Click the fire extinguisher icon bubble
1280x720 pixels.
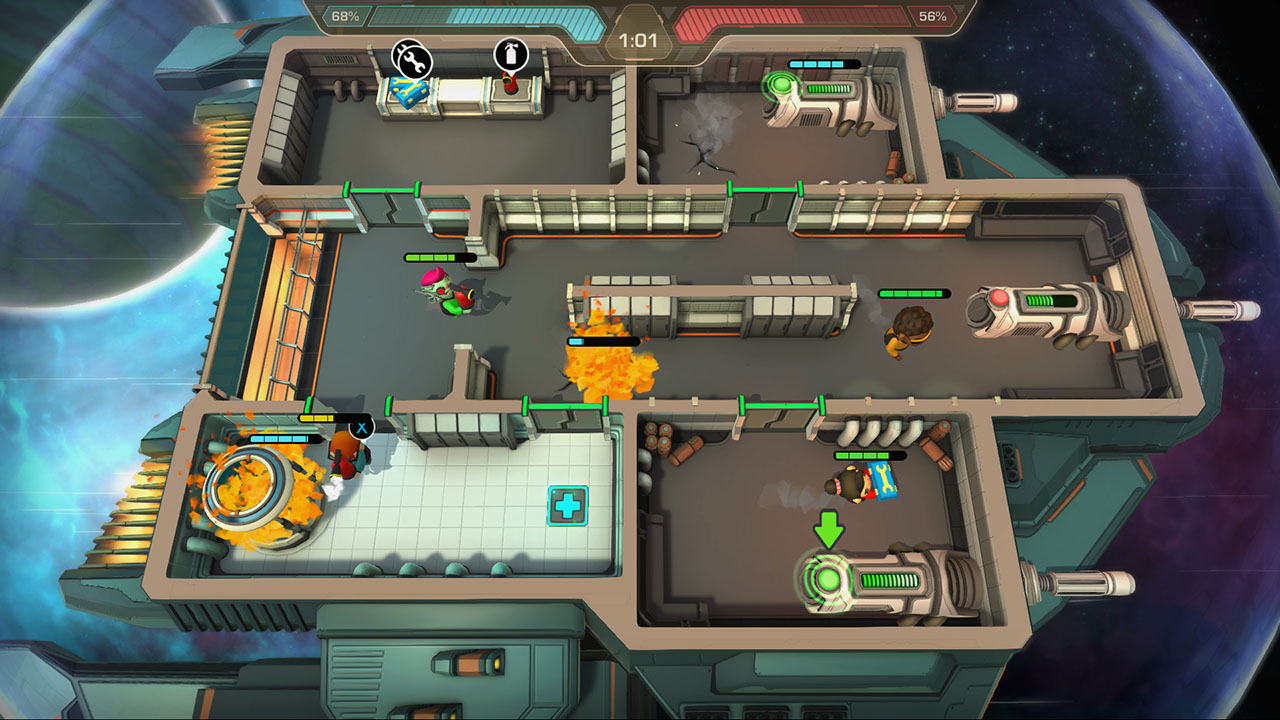pyautogui.click(x=510, y=55)
